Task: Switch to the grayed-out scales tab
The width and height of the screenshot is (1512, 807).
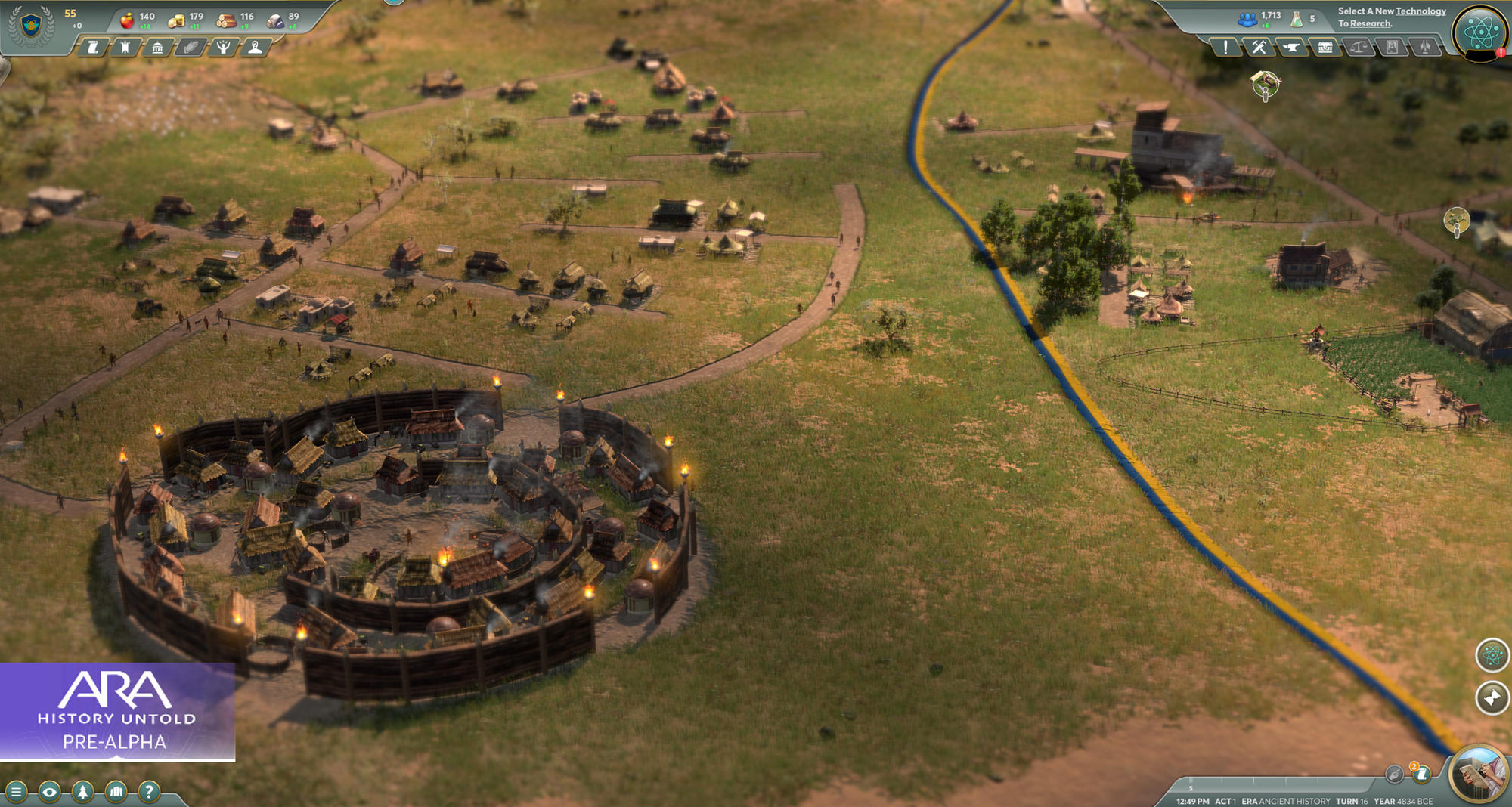Action: coord(1359,47)
